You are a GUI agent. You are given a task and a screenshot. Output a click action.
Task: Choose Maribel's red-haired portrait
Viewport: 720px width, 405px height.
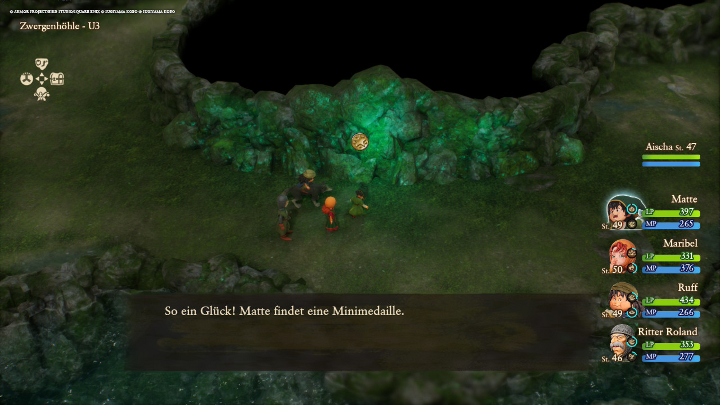tap(619, 255)
